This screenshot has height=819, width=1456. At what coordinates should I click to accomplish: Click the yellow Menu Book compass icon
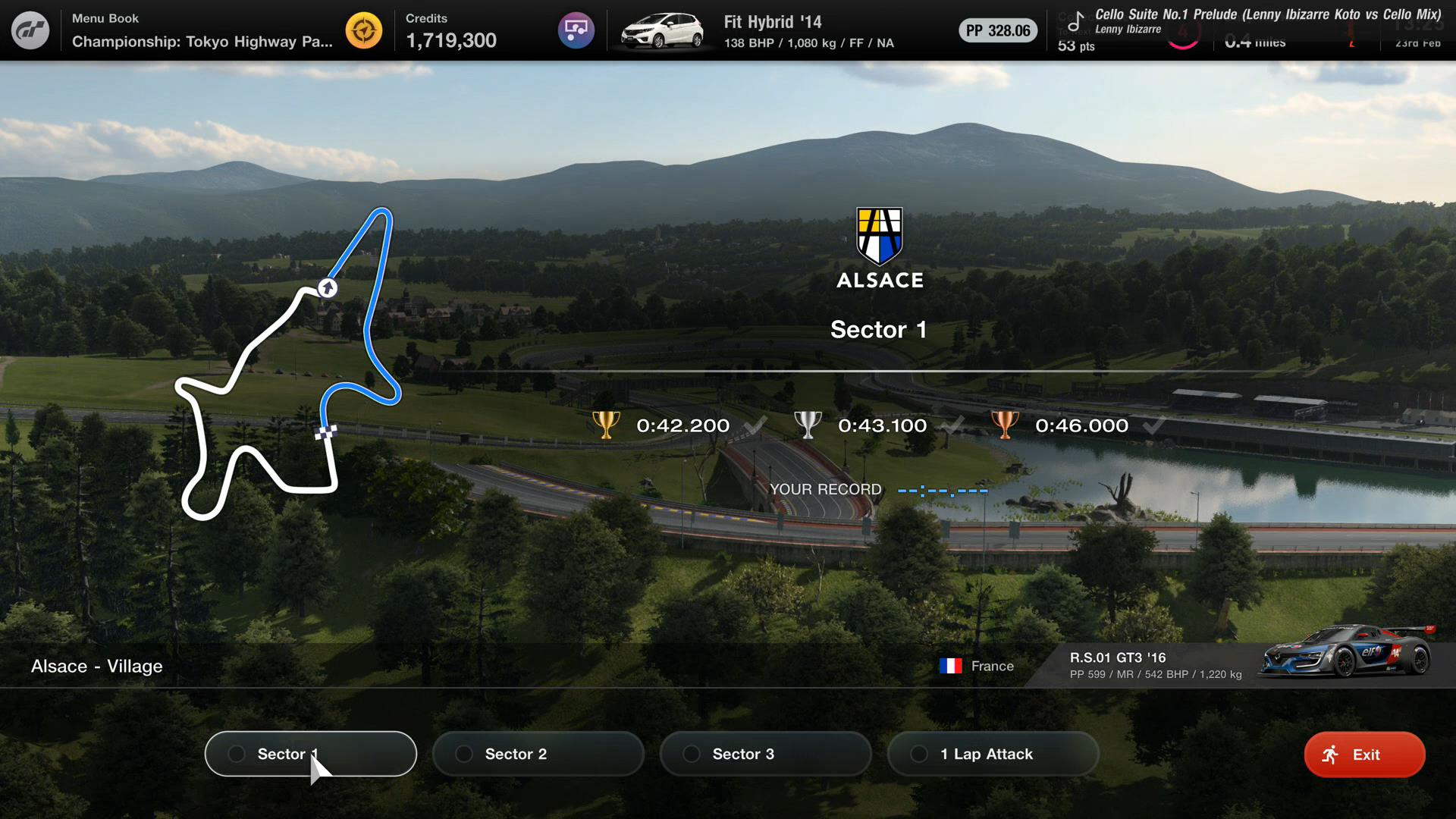(x=364, y=31)
